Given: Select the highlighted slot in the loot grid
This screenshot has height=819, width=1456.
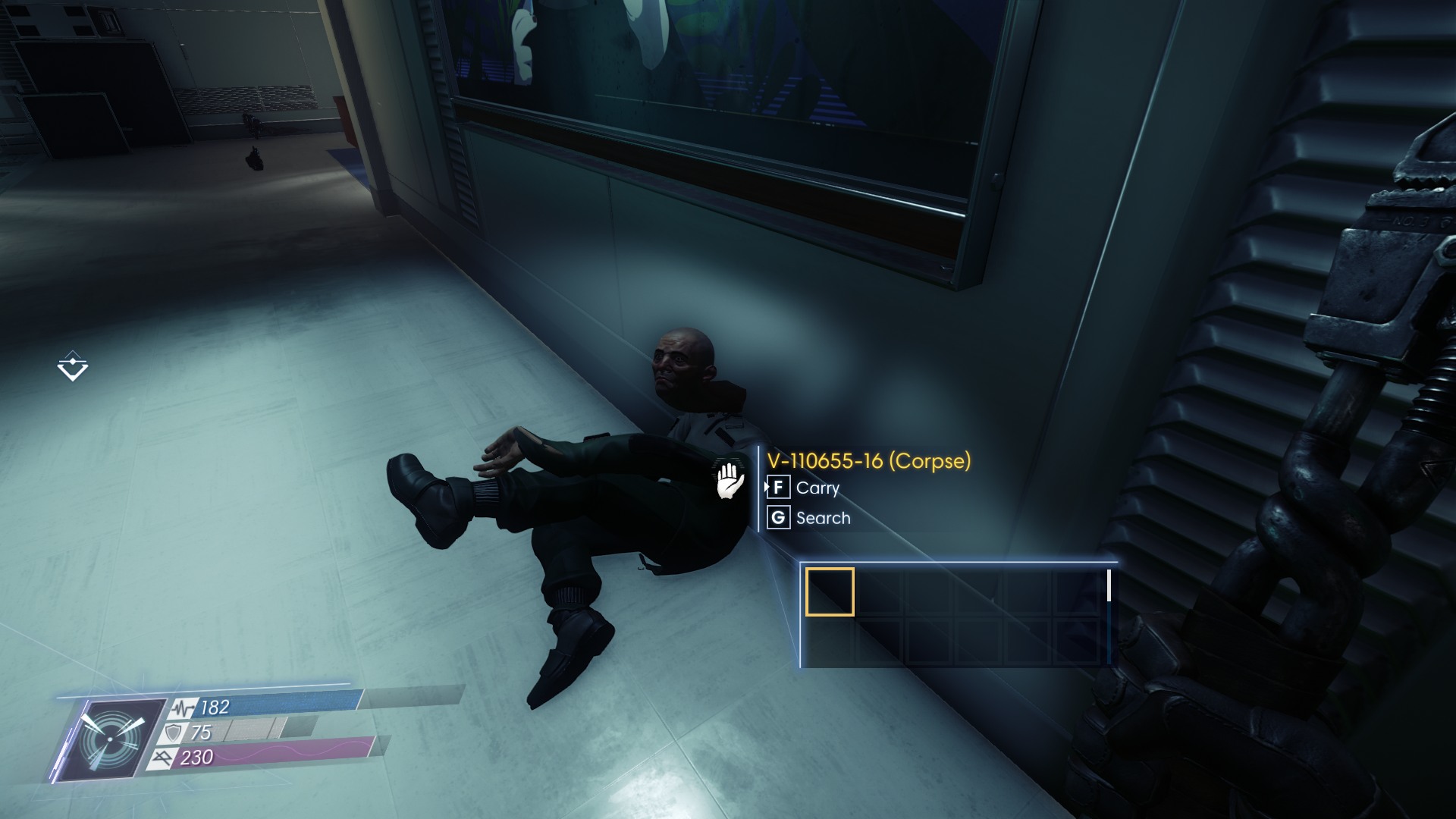Looking at the screenshot, I should tap(829, 591).
